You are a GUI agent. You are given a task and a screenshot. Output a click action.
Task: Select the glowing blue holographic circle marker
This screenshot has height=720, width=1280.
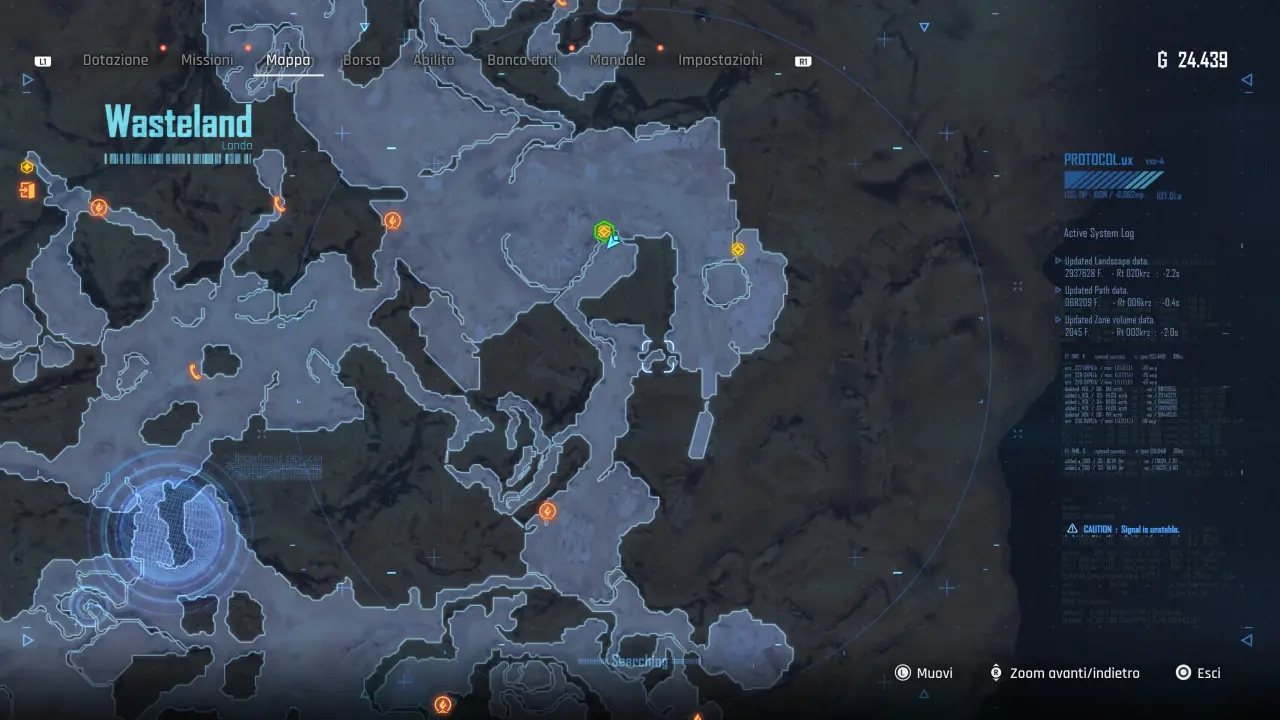168,527
